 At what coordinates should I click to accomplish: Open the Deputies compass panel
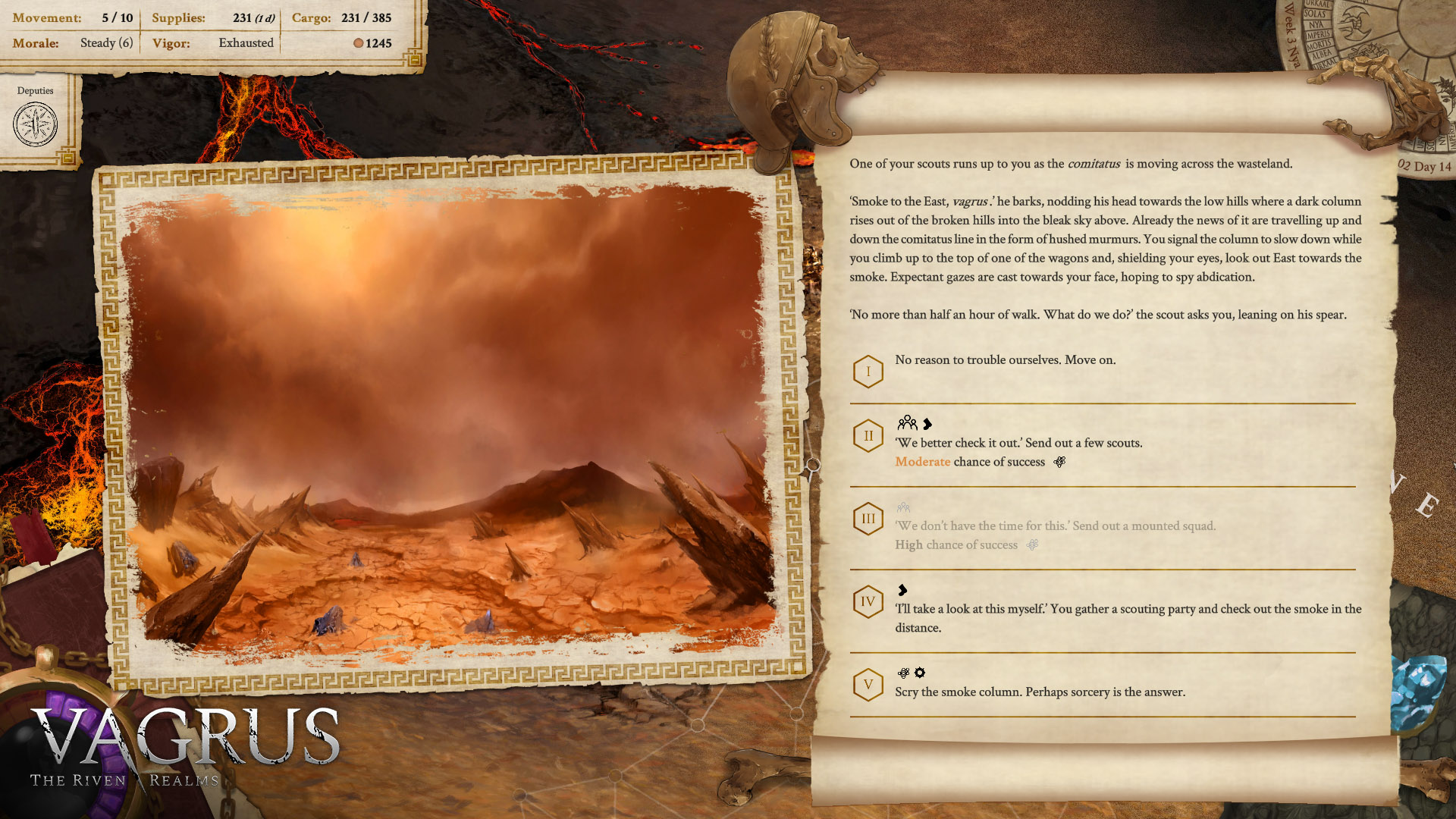[34, 124]
